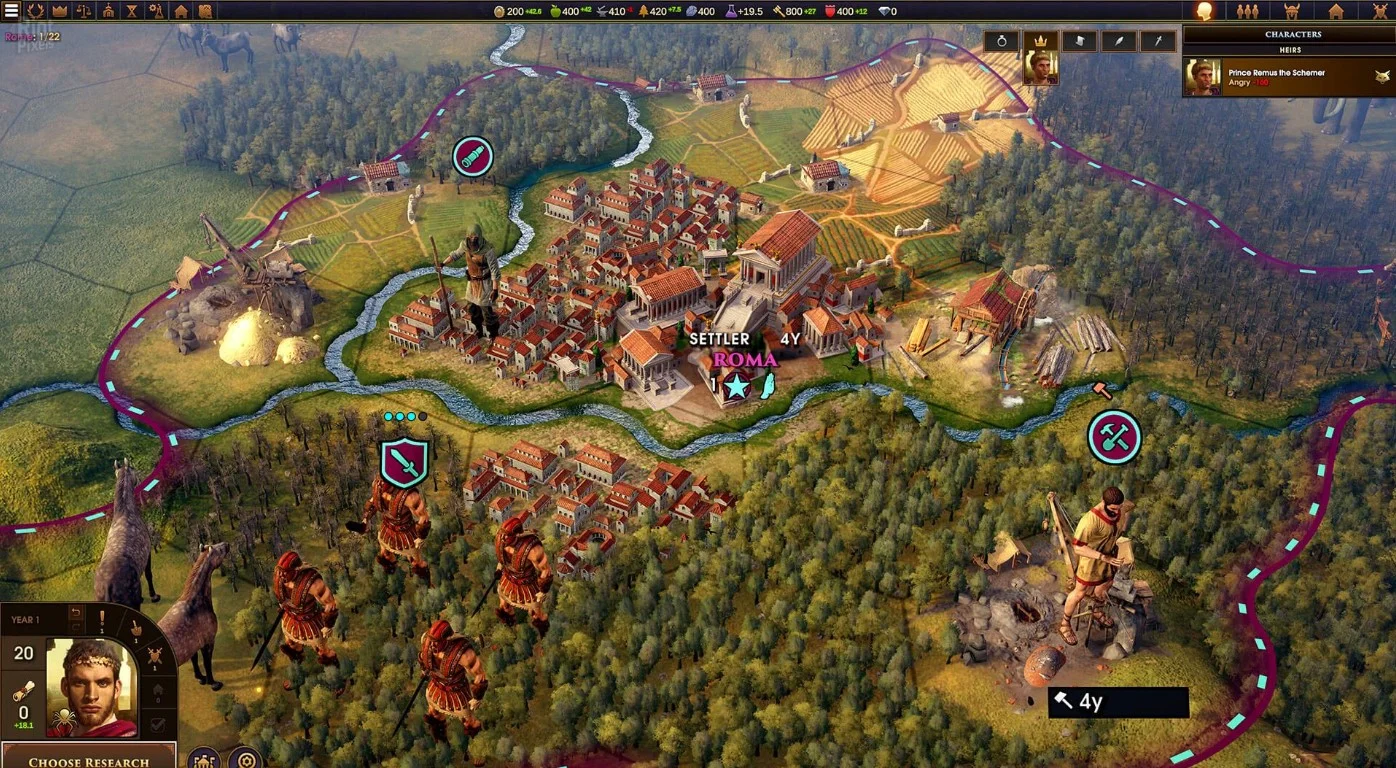
Task: Undo the last action with arrow button
Action: tap(75, 613)
